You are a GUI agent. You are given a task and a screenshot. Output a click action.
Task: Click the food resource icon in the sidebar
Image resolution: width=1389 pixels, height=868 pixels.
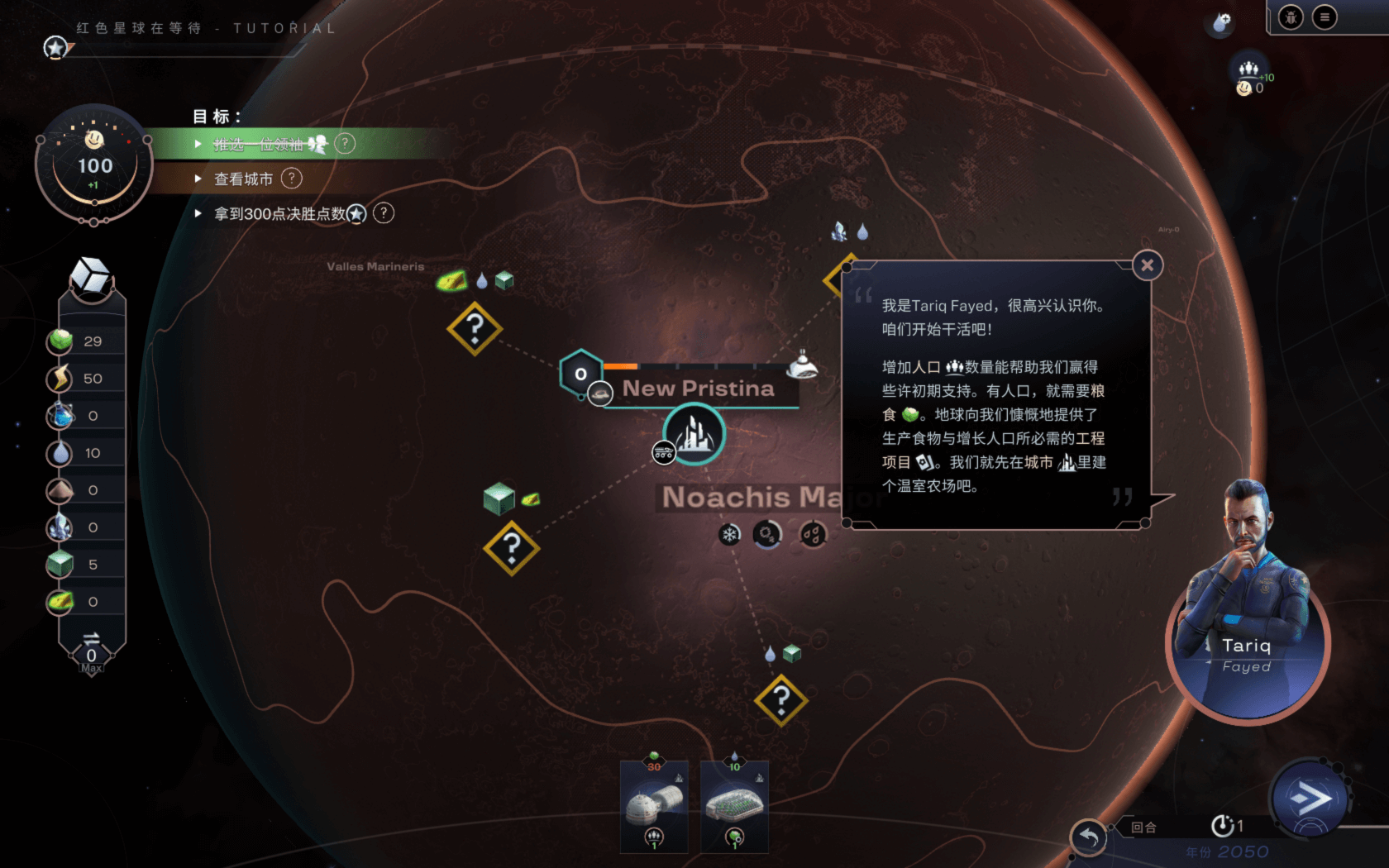tap(59, 340)
